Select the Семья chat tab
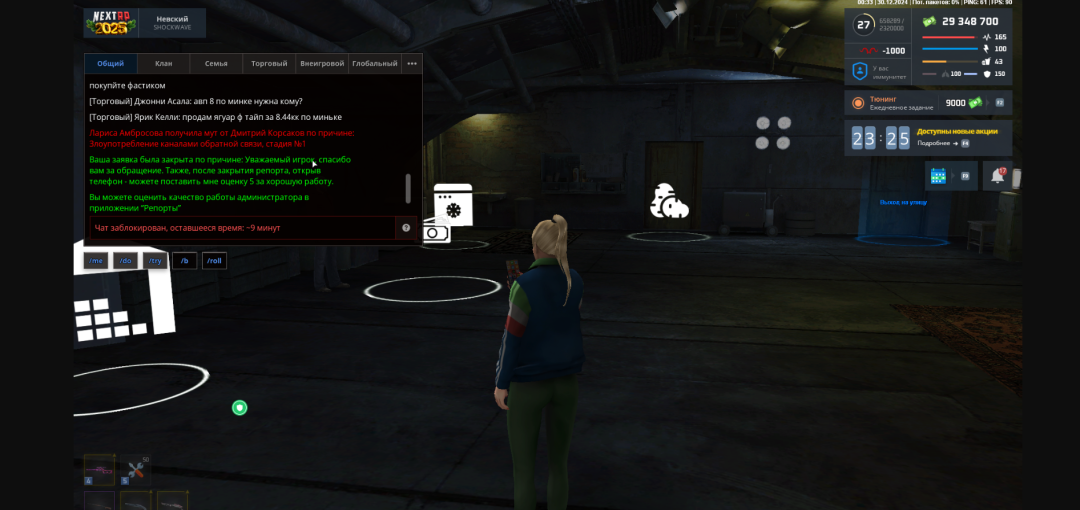The image size is (1080, 510). (216, 63)
